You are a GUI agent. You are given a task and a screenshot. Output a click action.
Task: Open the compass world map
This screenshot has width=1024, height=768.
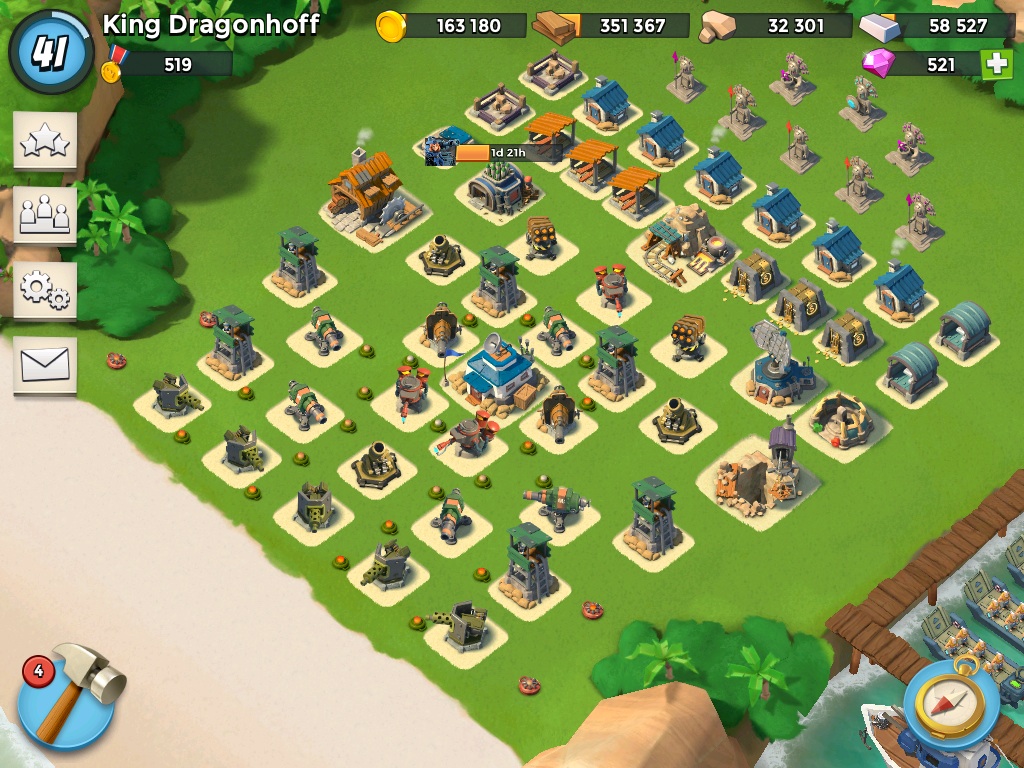click(x=951, y=701)
